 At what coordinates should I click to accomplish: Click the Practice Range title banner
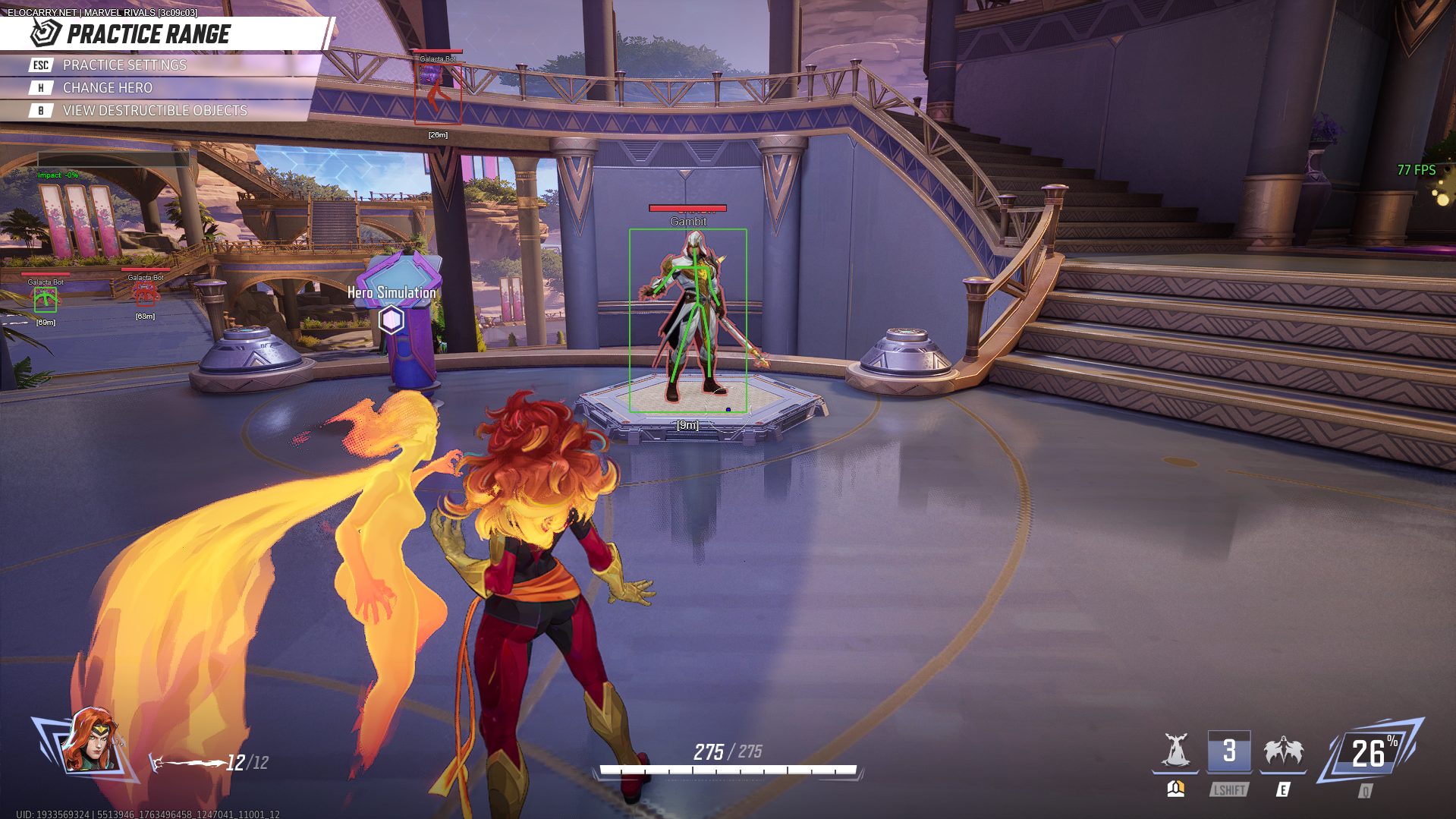click(149, 34)
